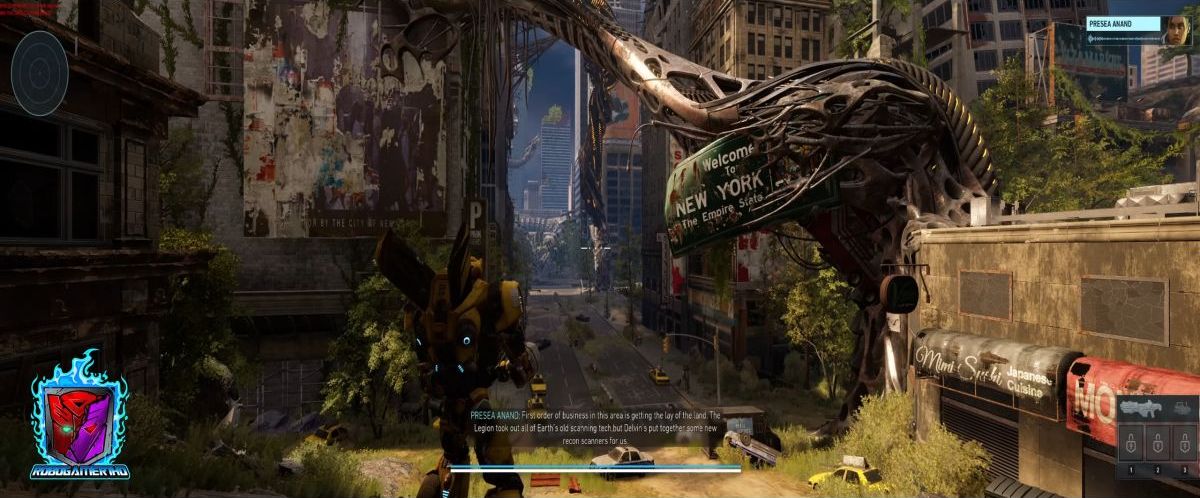Click the circular radar minimap

click(x=40, y=71)
